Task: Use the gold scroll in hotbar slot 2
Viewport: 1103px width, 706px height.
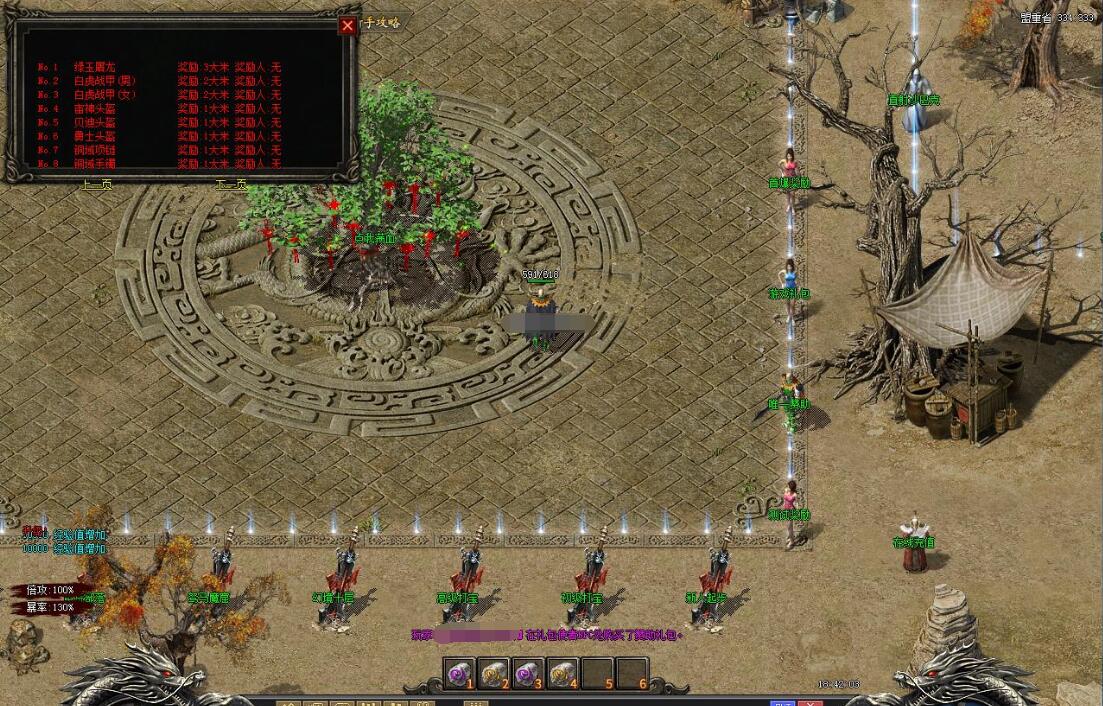Action: [x=495, y=675]
